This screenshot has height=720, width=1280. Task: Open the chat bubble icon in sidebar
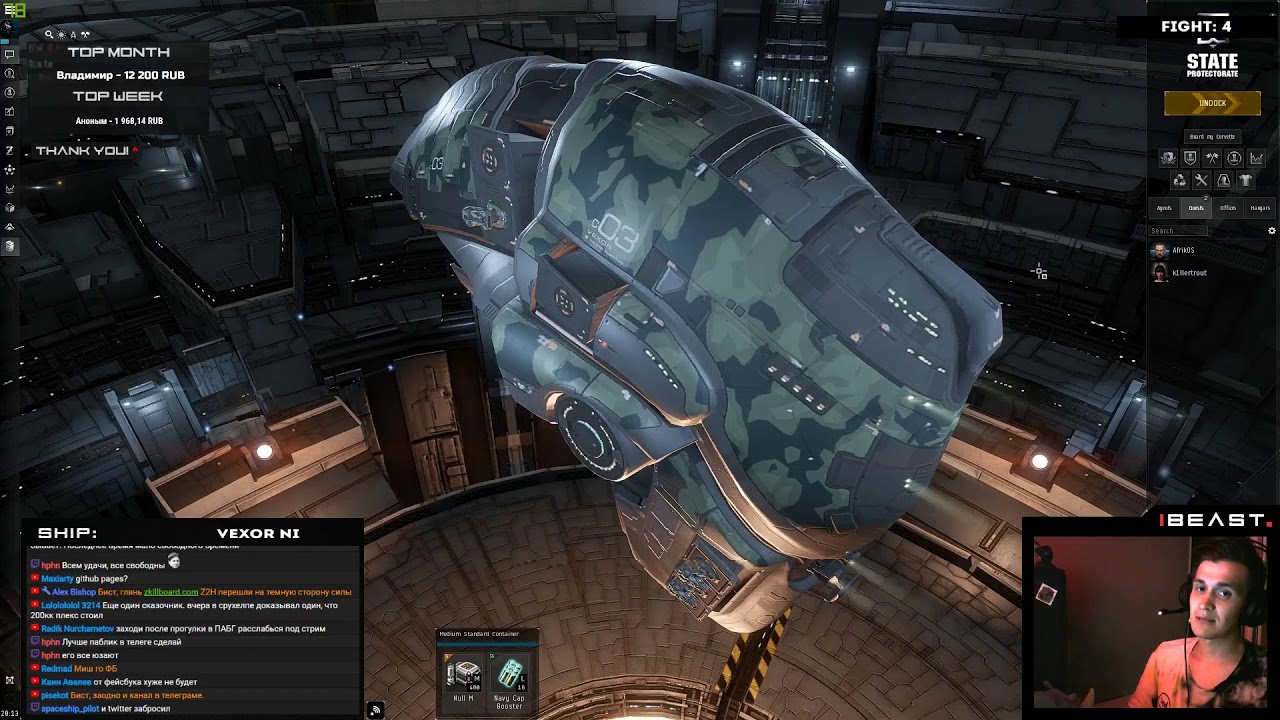click(x=10, y=54)
